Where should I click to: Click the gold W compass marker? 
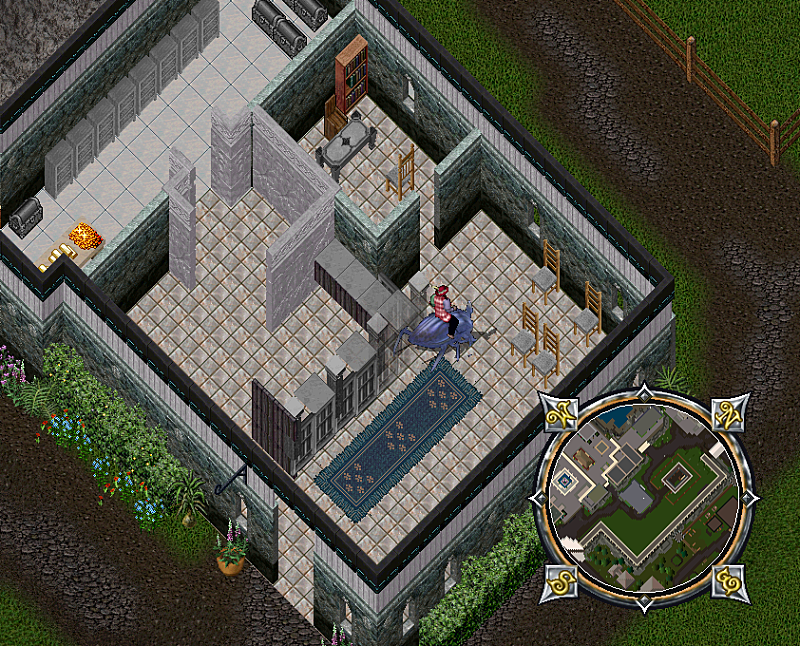click(562, 411)
